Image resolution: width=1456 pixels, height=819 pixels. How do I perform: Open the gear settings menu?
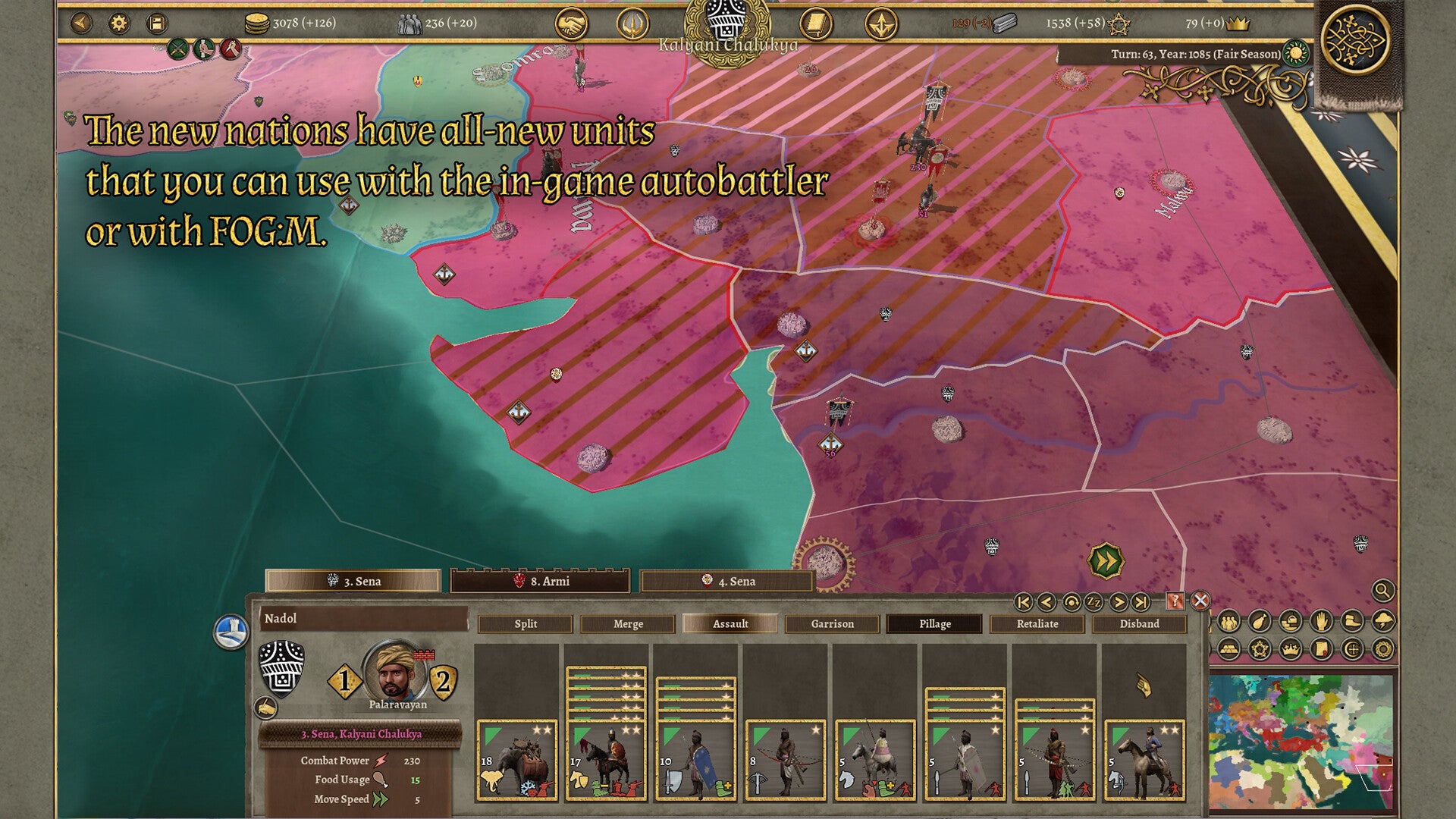click(119, 24)
